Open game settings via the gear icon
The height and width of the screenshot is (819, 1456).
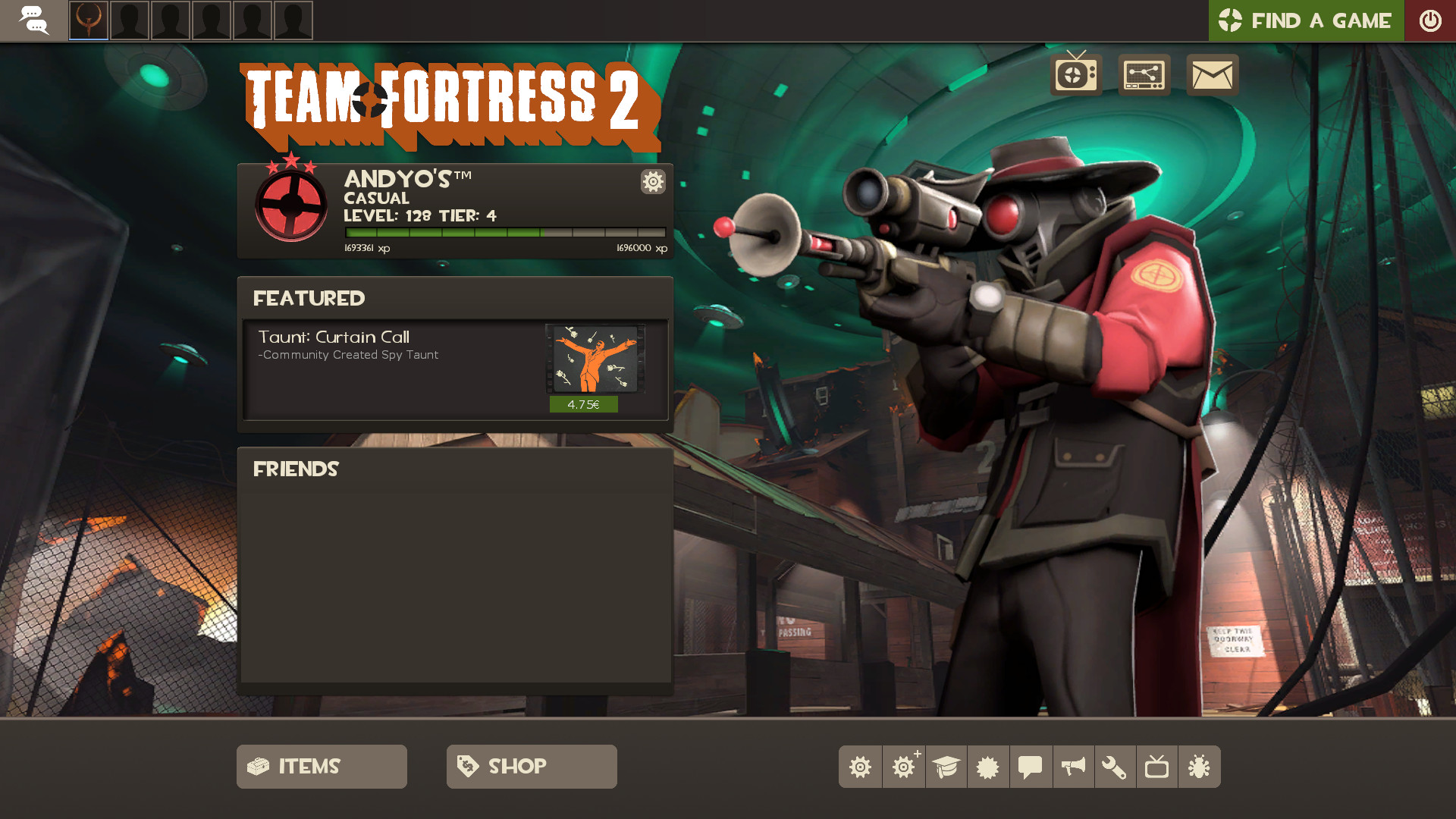click(x=860, y=767)
